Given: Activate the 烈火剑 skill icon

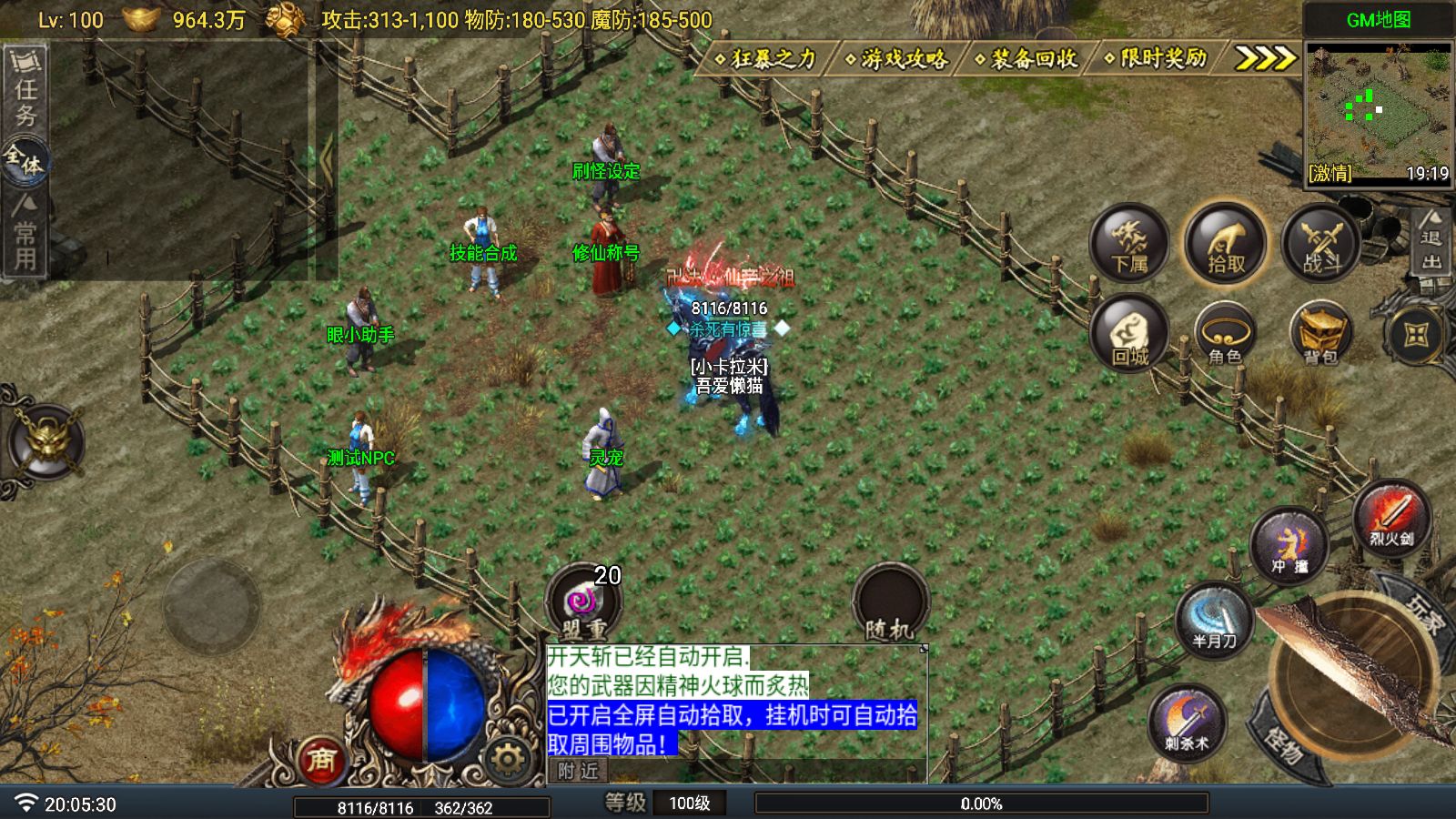Looking at the screenshot, I should 1394,519.
